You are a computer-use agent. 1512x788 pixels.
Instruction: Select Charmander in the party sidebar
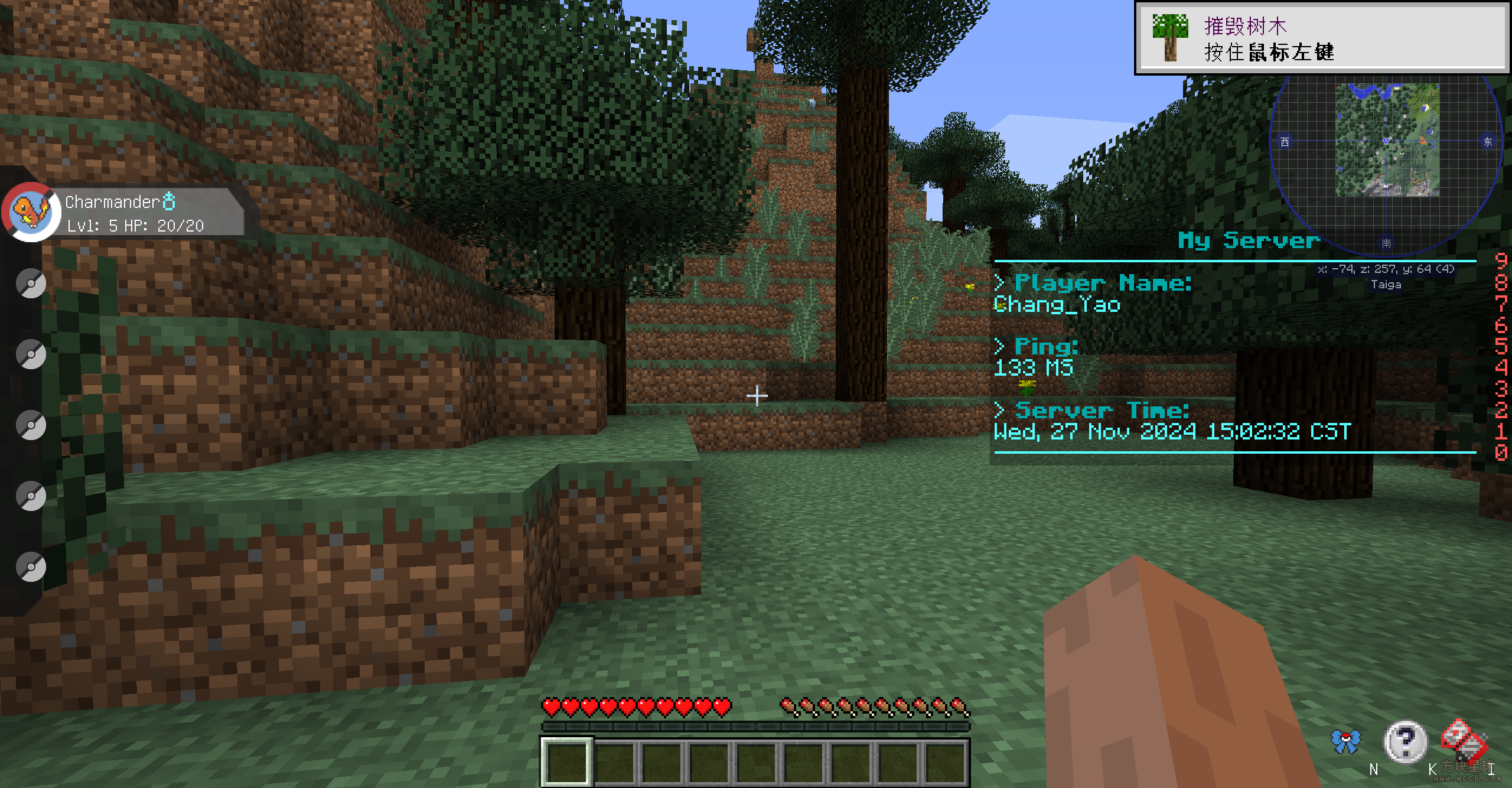click(x=31, y=212)
